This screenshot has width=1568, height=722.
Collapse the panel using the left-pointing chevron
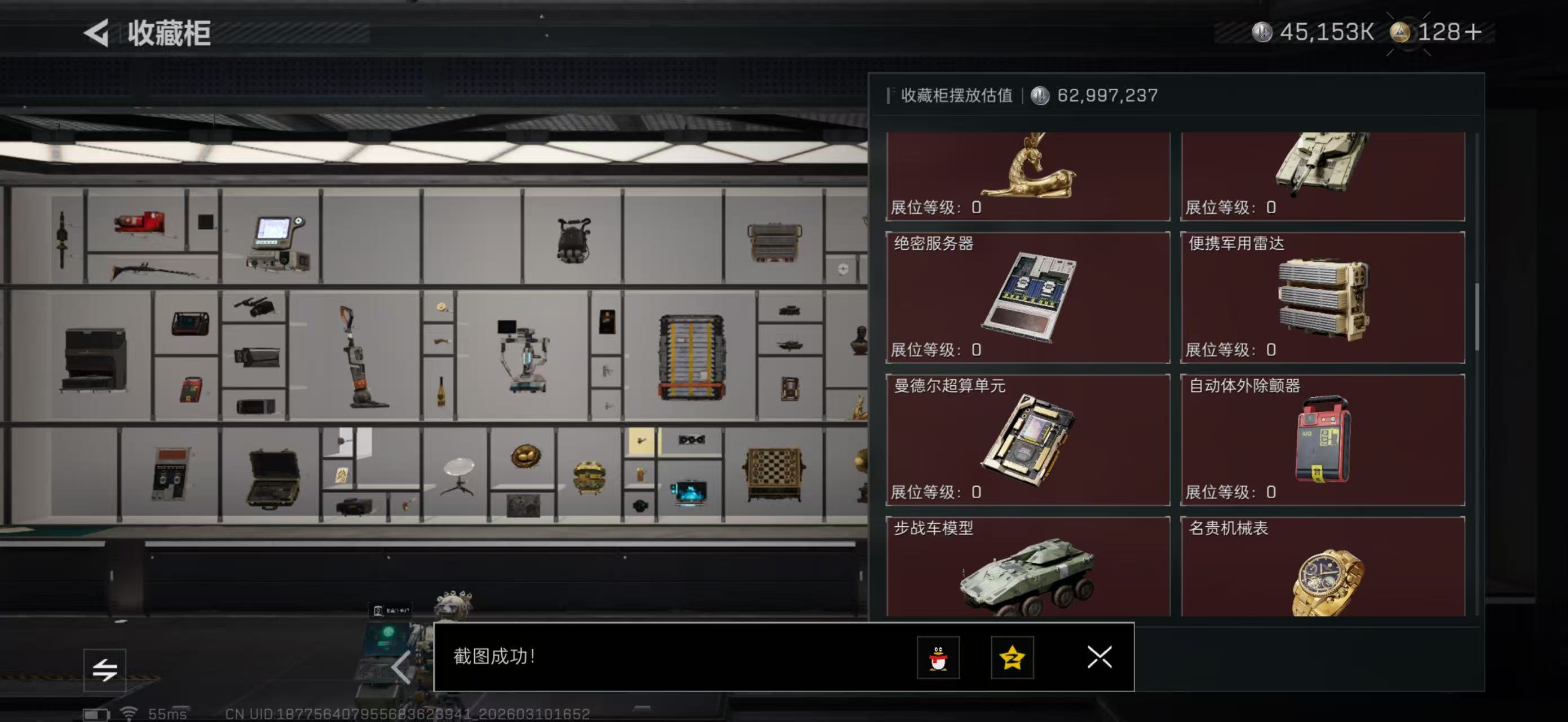(400, 667)
